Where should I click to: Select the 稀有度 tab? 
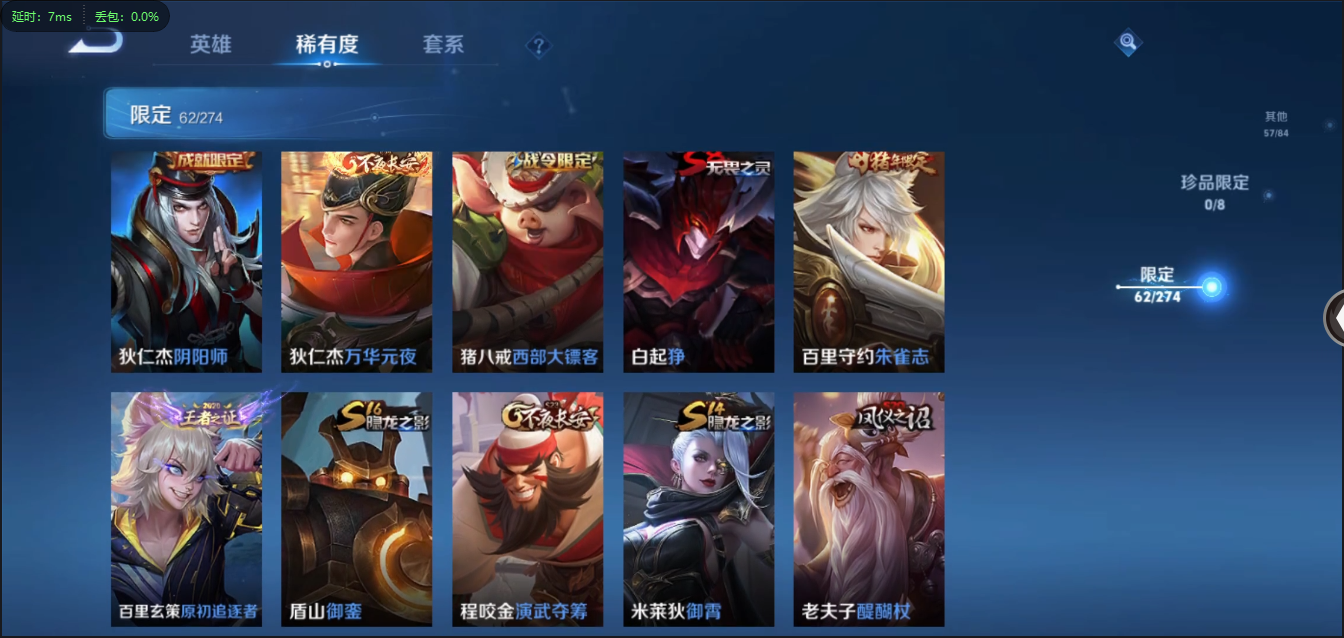[327, 45]
